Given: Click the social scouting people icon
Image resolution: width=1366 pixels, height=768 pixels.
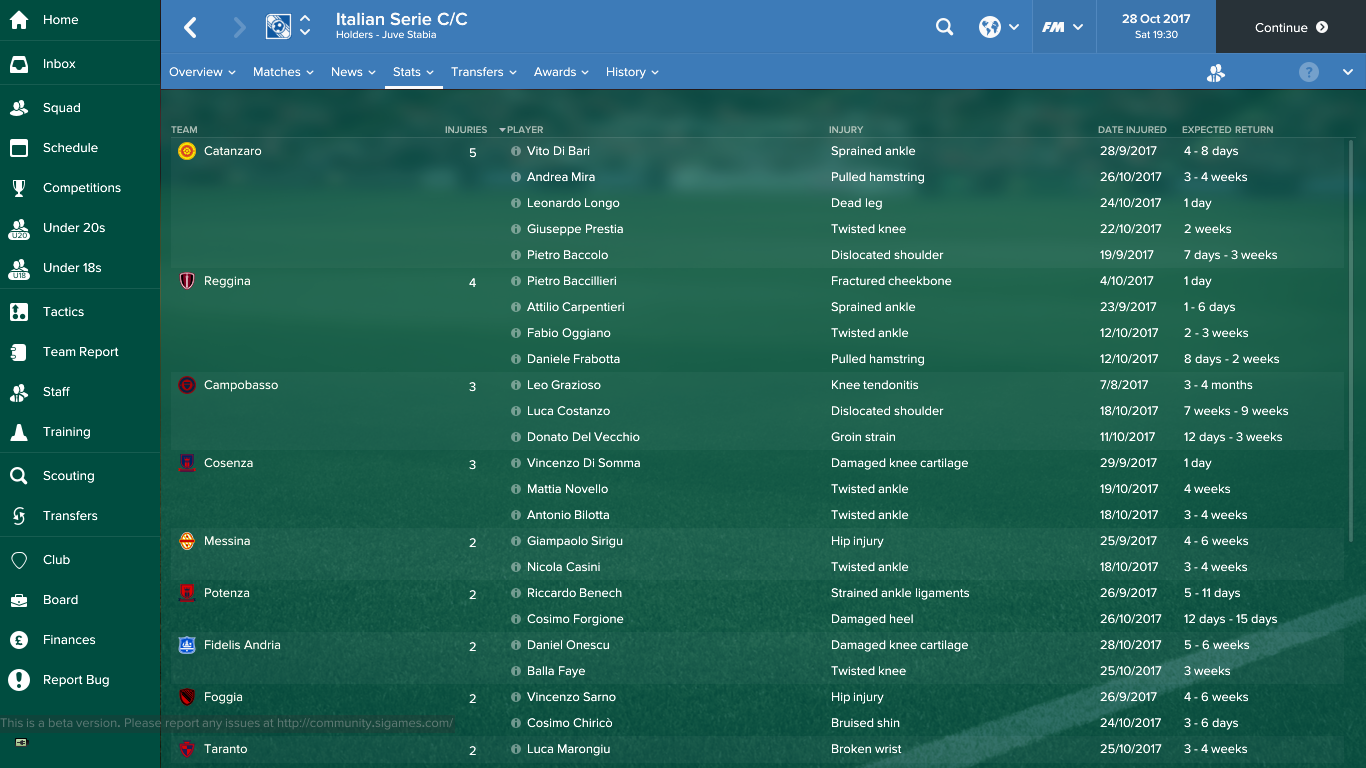Looking at the screenshot, I should [1215, 73].
